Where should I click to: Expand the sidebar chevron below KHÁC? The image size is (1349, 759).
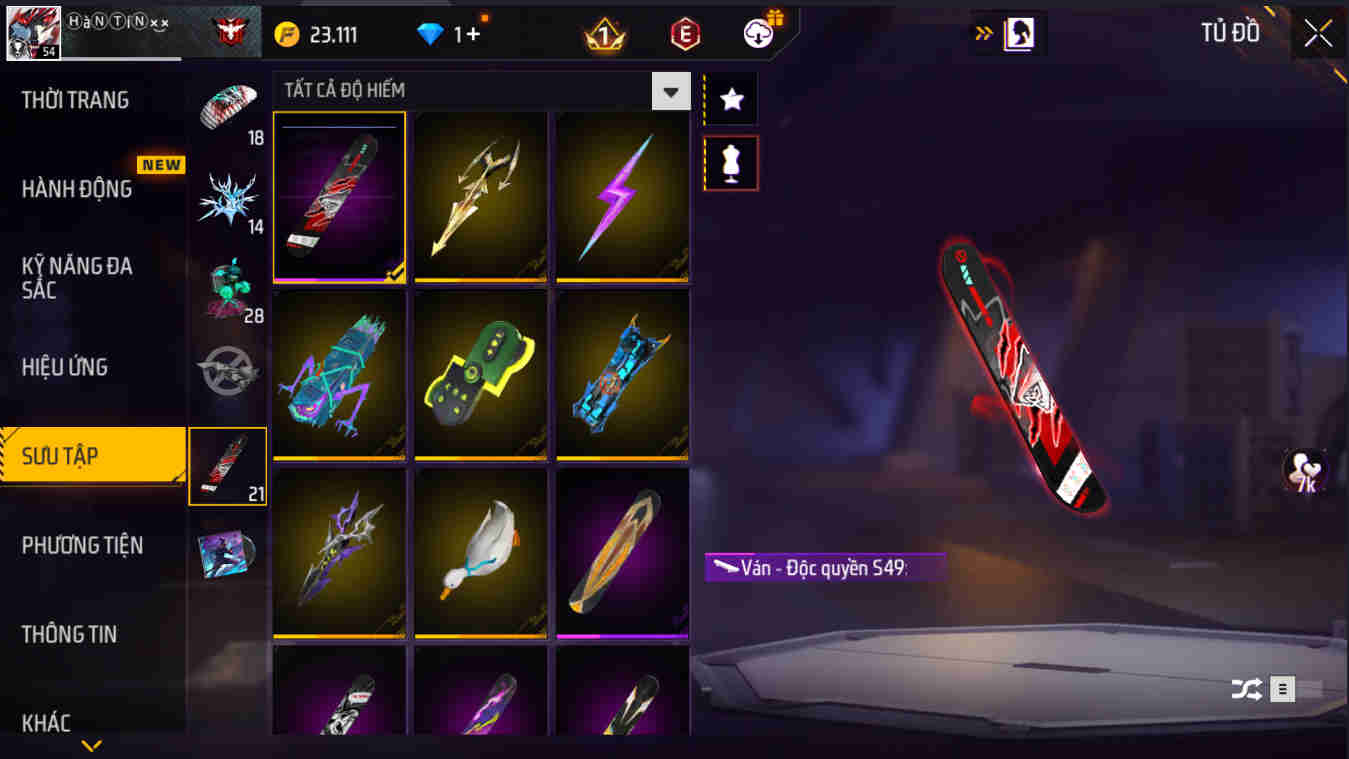(93, 745)
